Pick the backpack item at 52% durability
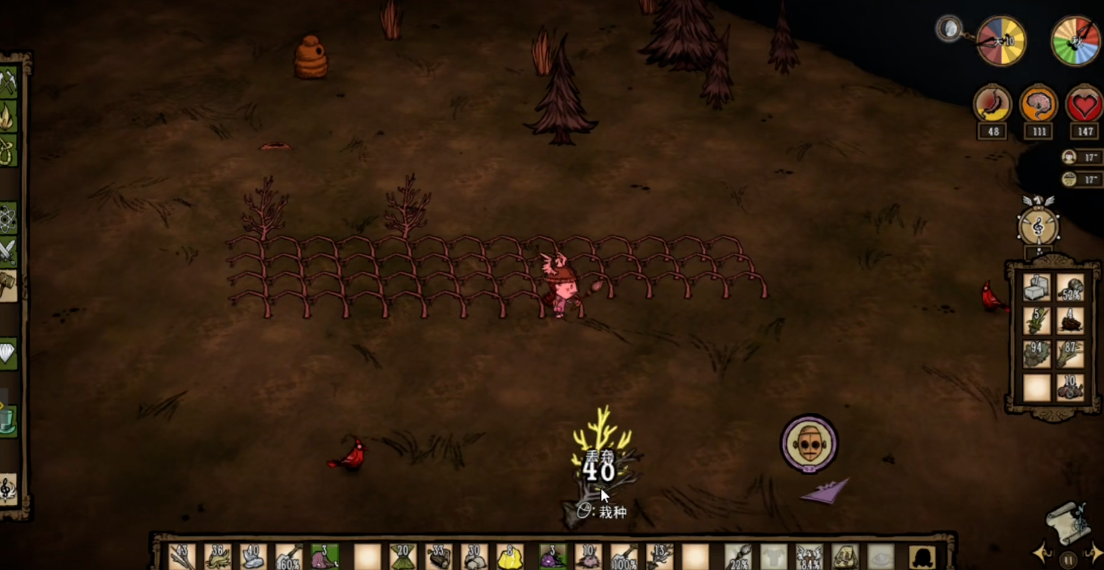 coord(1071,289)
